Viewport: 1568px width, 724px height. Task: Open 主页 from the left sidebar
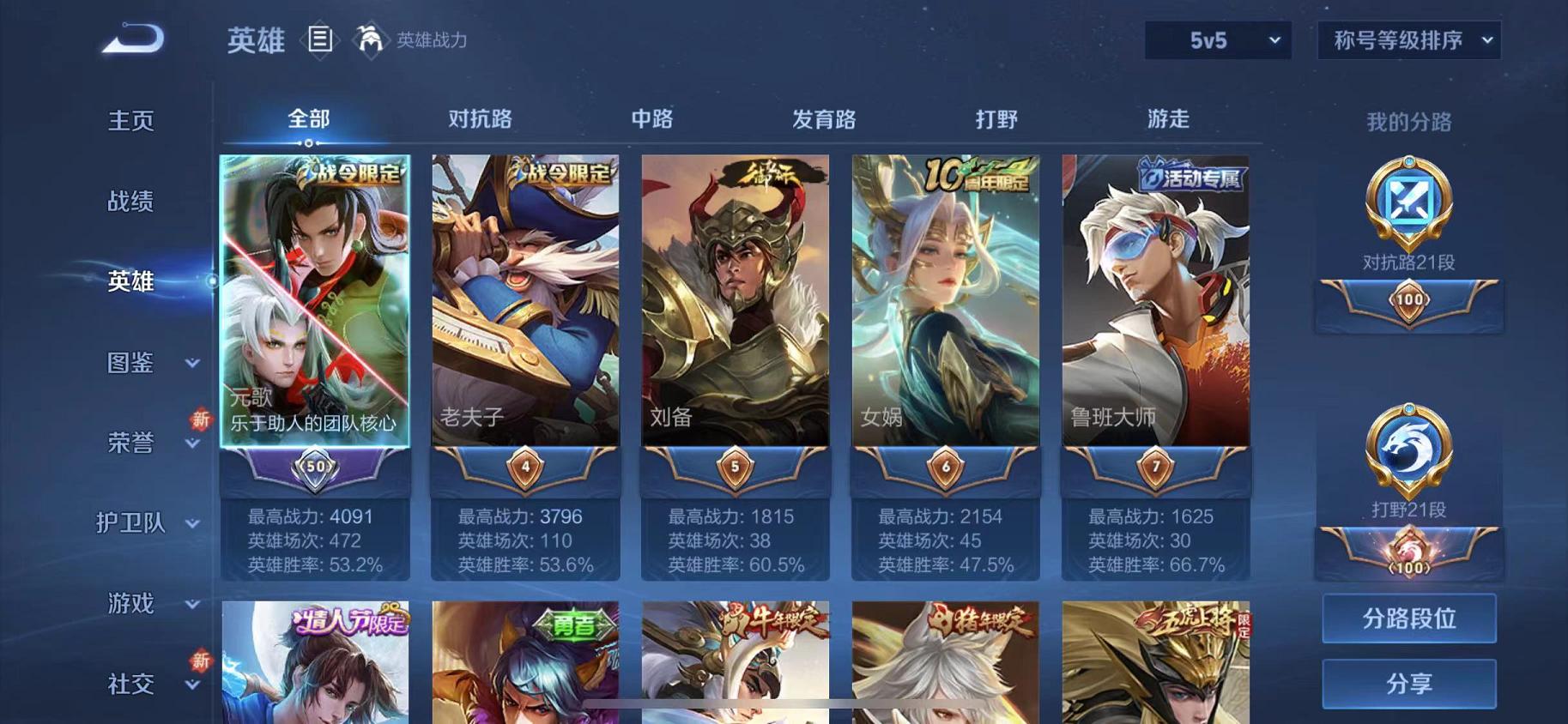[130, 121]
